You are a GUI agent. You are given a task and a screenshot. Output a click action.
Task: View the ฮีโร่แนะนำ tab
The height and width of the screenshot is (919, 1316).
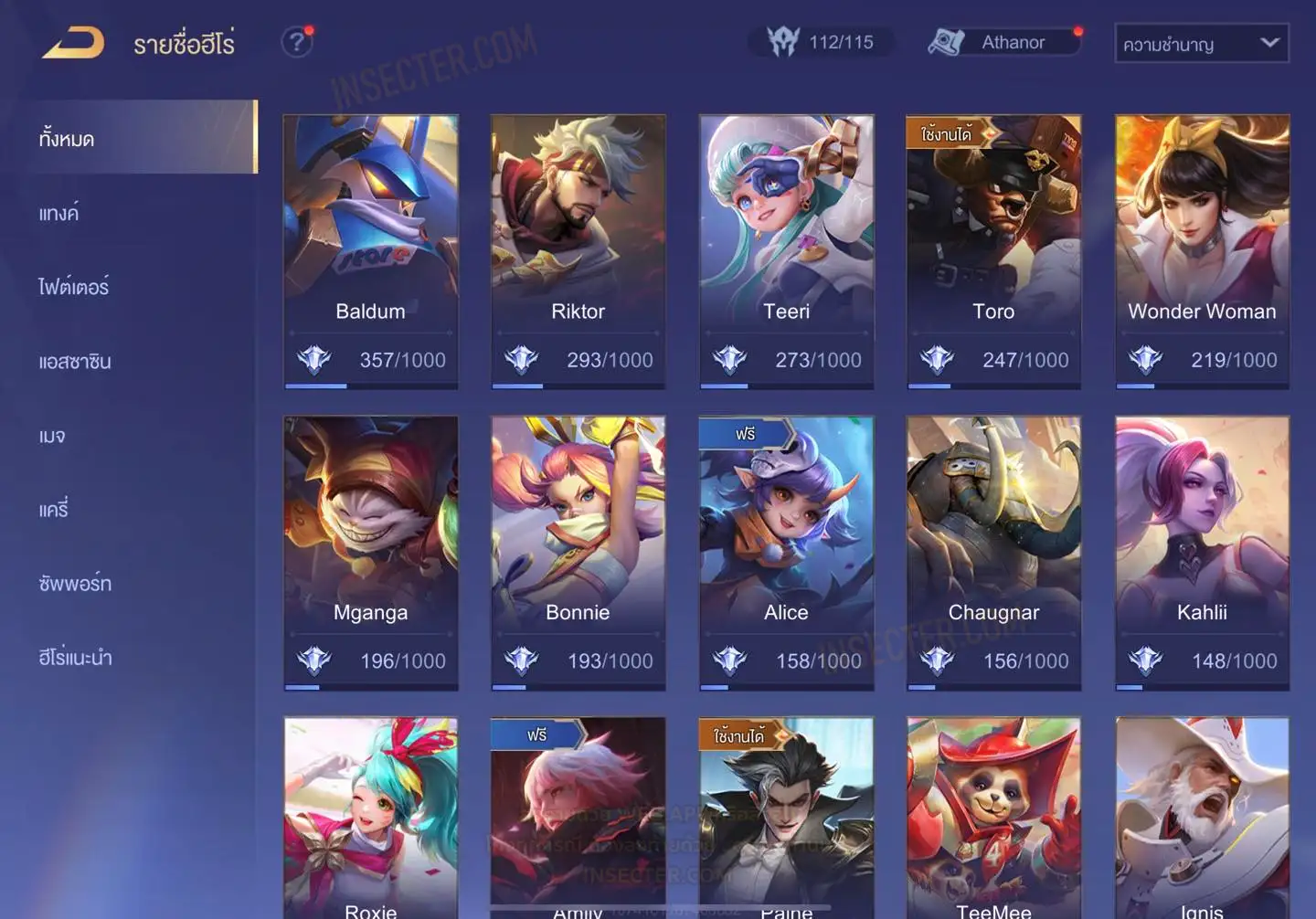click(x=75, y=658)
